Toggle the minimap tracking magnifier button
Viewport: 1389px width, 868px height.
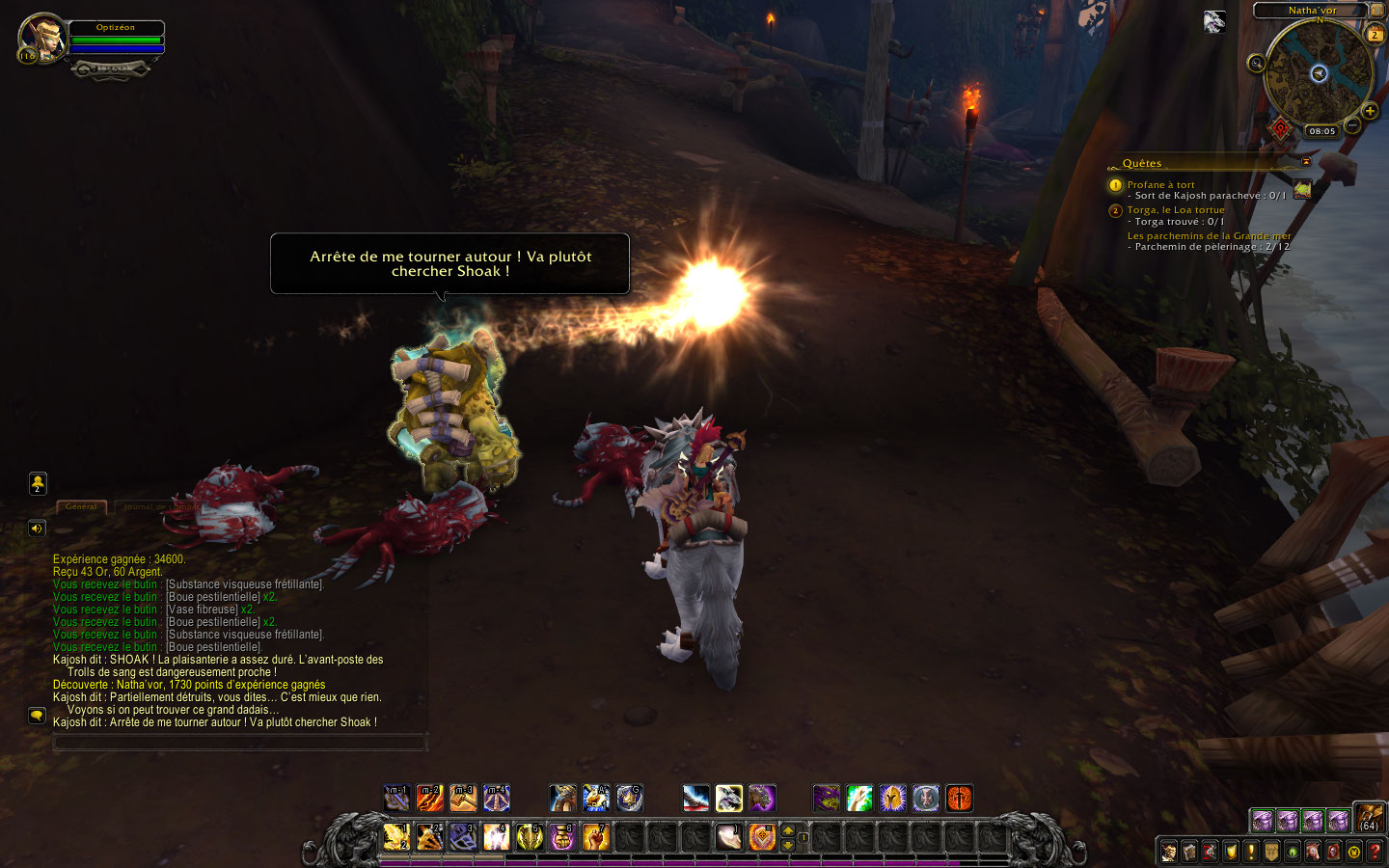point(1256,64)
